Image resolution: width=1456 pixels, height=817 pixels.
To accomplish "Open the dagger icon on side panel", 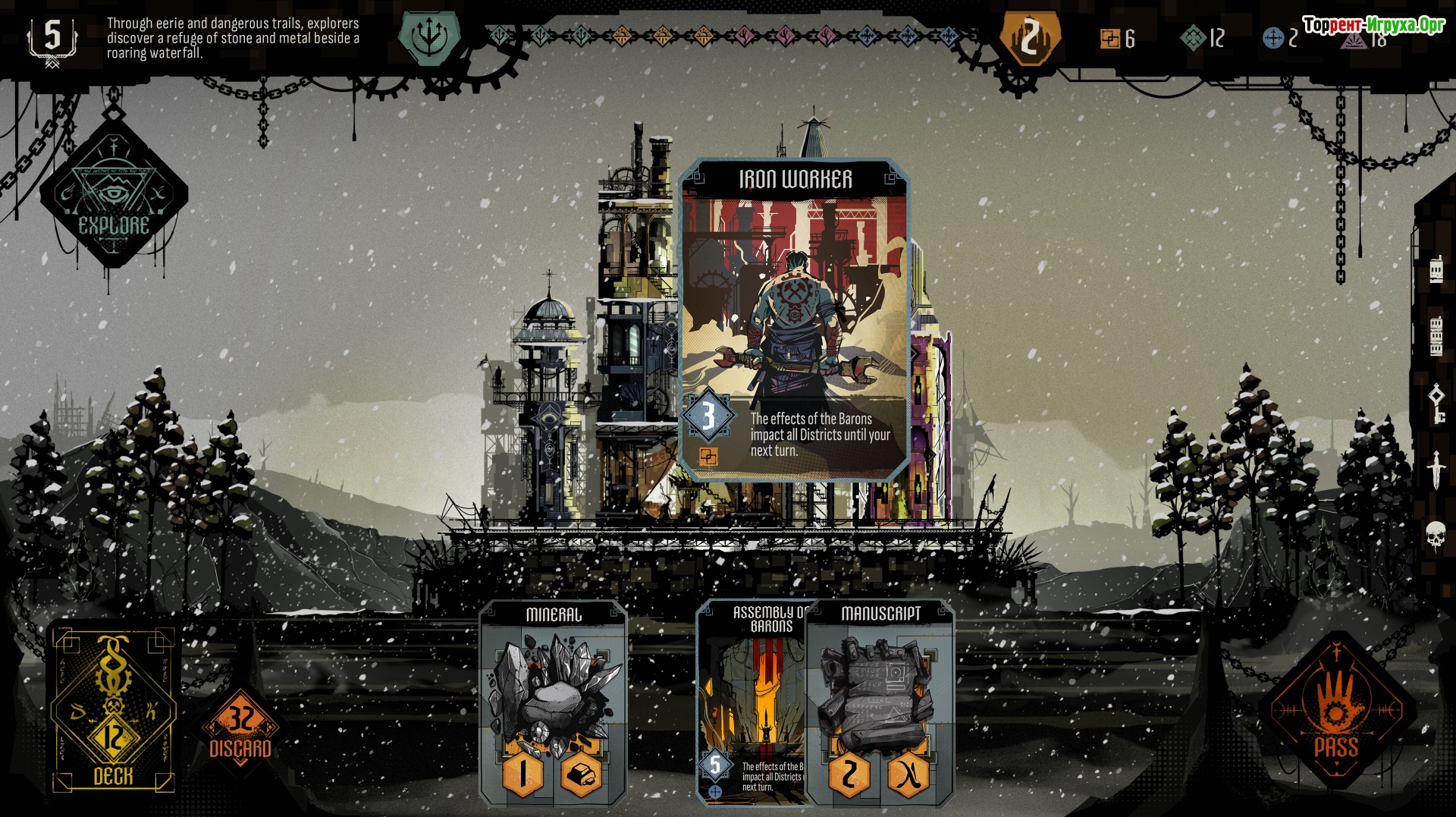I will click(x=1436, y=470).
